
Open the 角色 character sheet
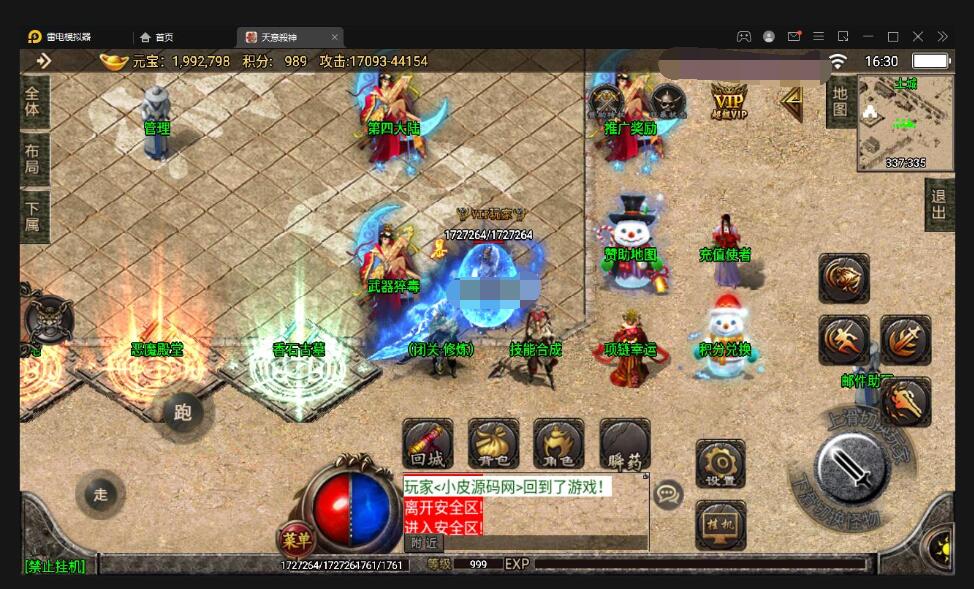tap(558, 443)
